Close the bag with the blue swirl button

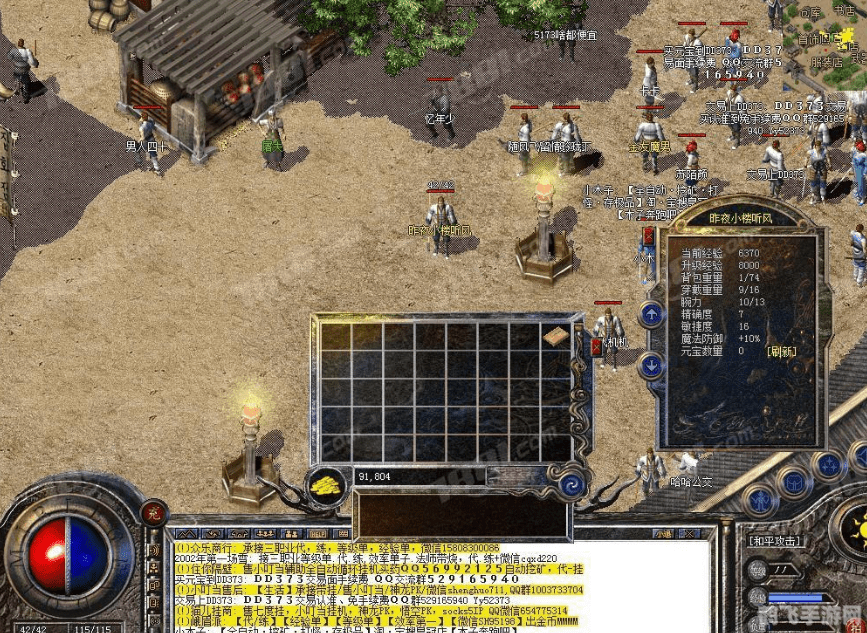click(574, 484)
